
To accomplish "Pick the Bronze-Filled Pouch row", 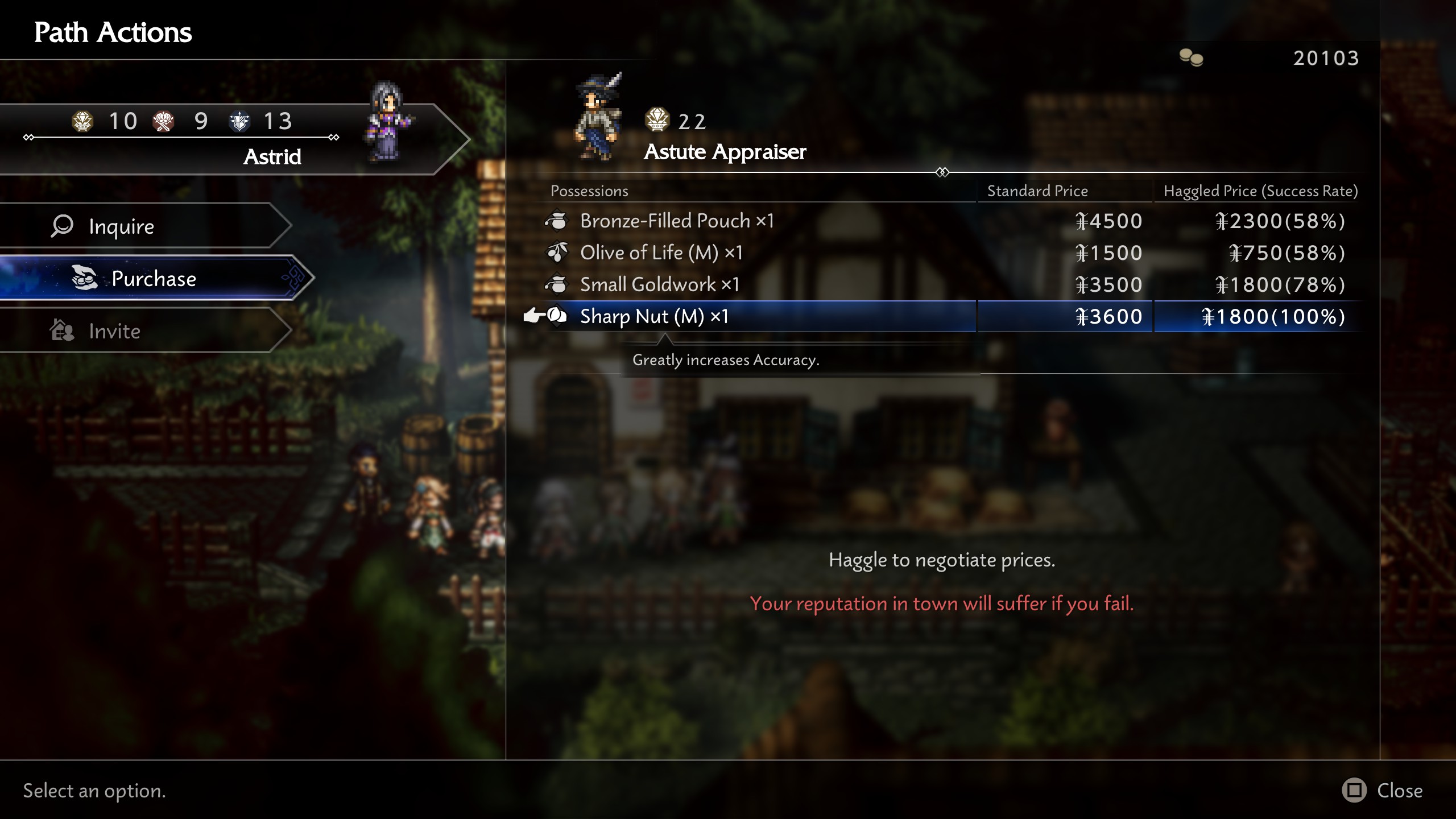I will 677,221.
